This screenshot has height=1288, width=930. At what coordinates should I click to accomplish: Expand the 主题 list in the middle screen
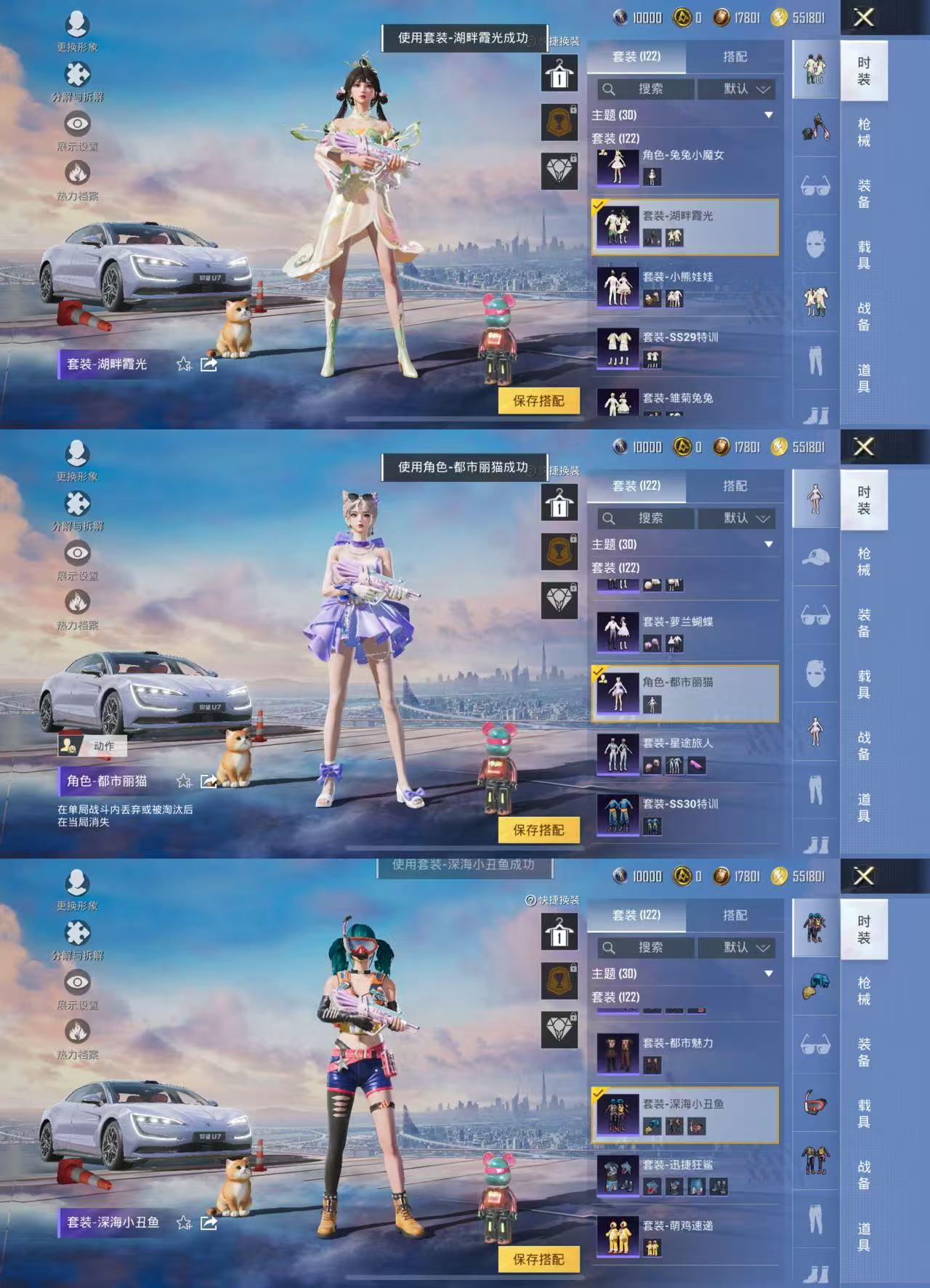pos(768,543)
